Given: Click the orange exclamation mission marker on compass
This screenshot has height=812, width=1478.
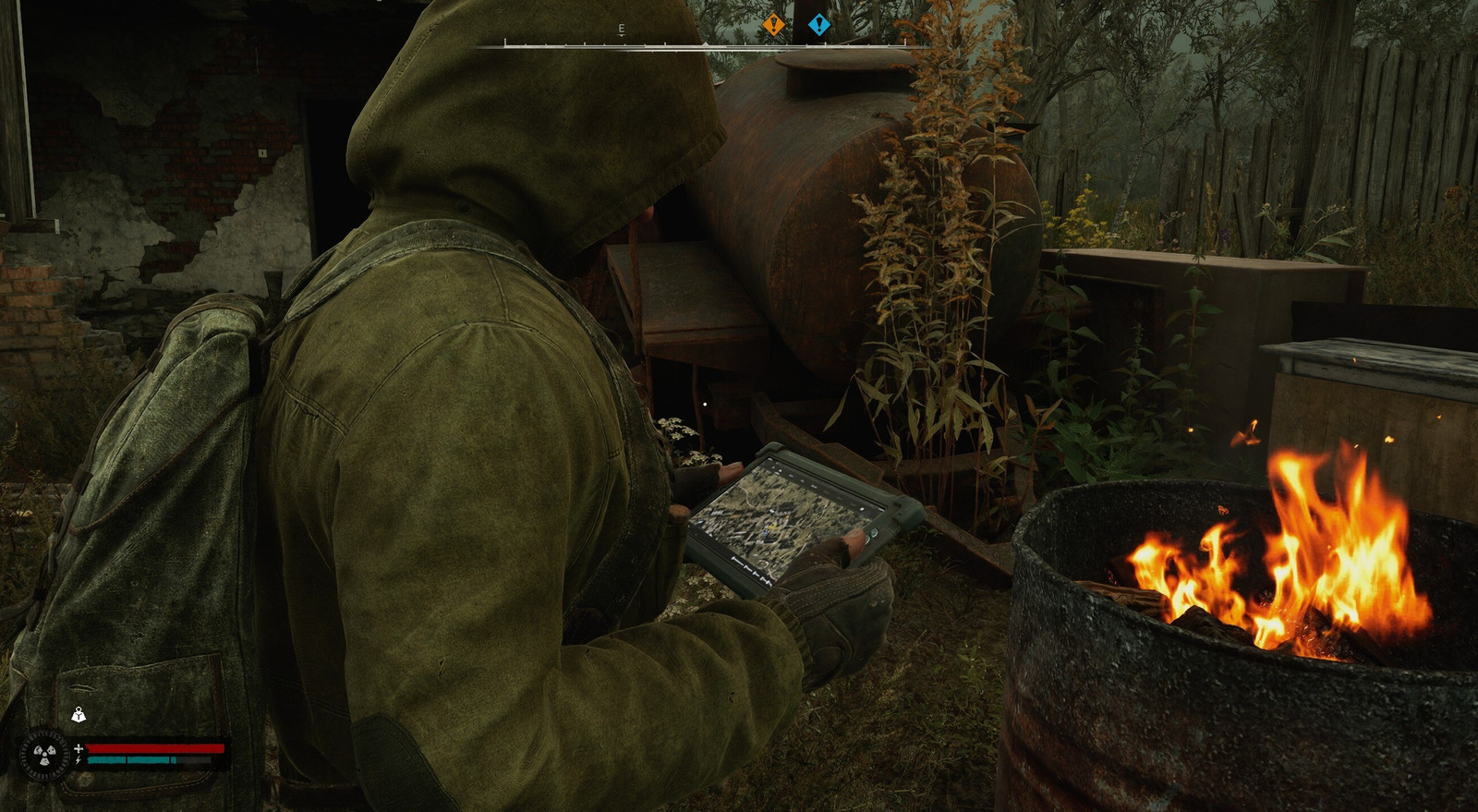Looking at the screenshot, I should [774, 25].
